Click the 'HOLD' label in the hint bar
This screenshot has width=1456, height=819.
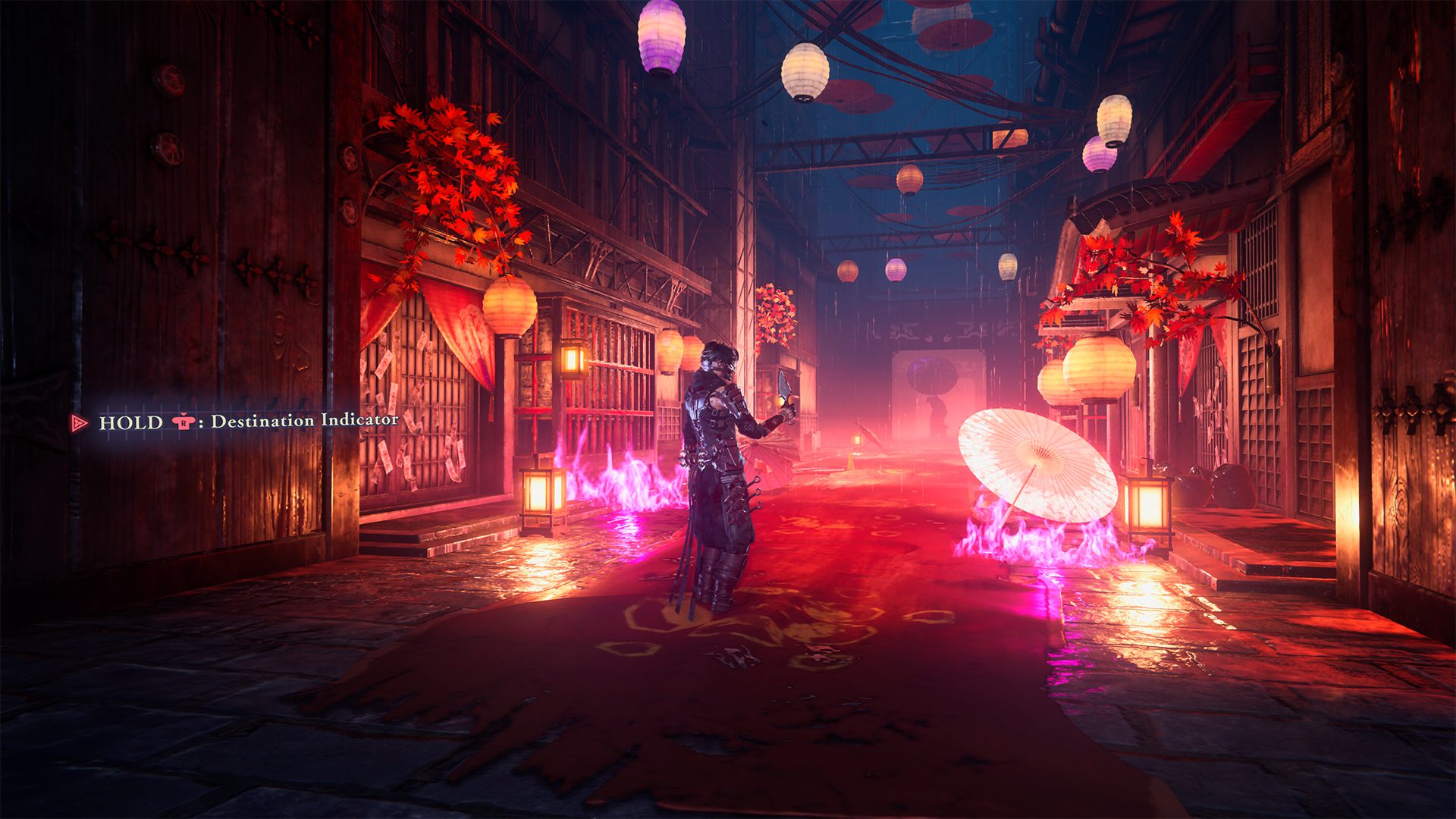coord(129,422)
